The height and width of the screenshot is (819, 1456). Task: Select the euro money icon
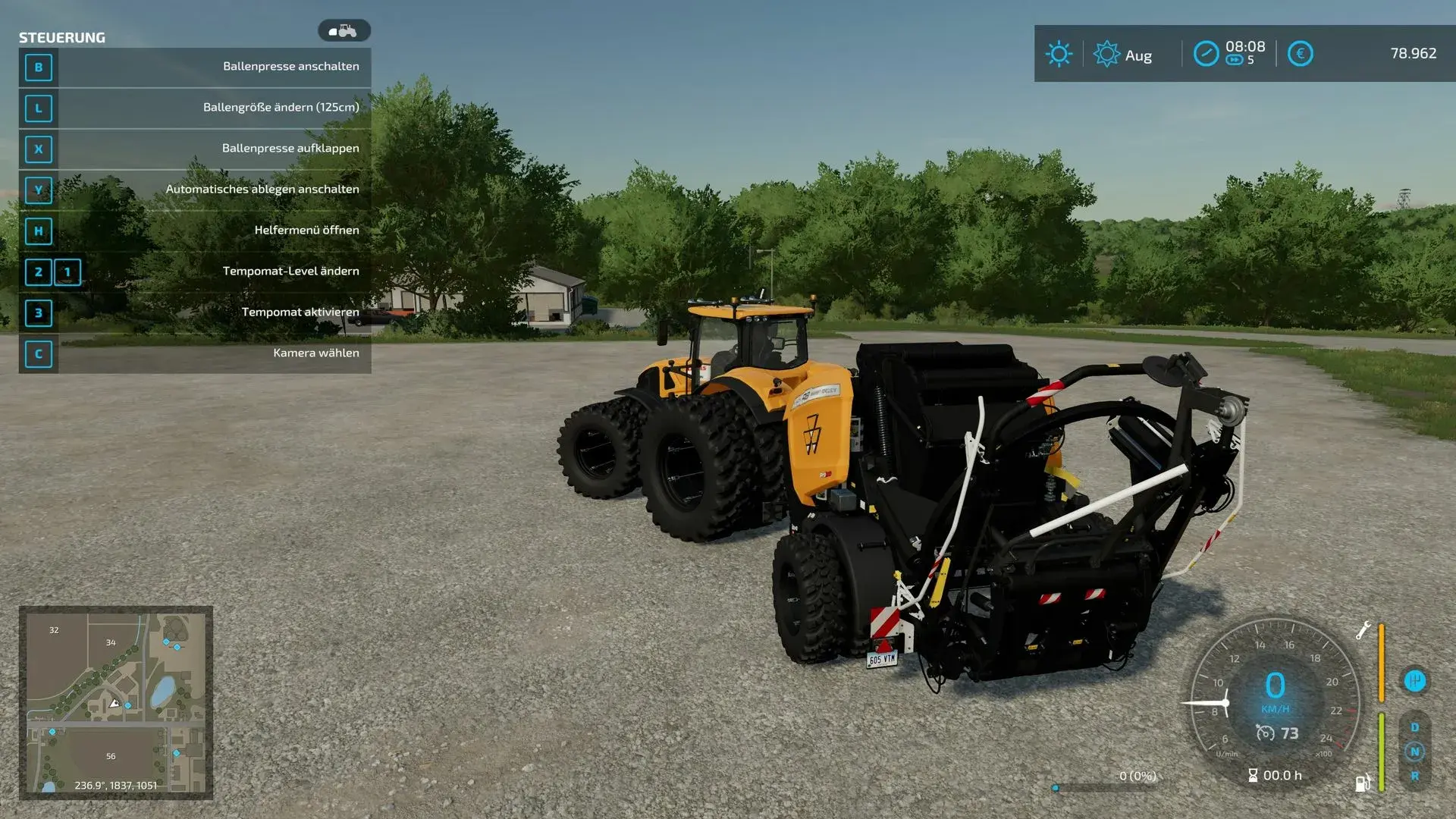[1300, 54]
